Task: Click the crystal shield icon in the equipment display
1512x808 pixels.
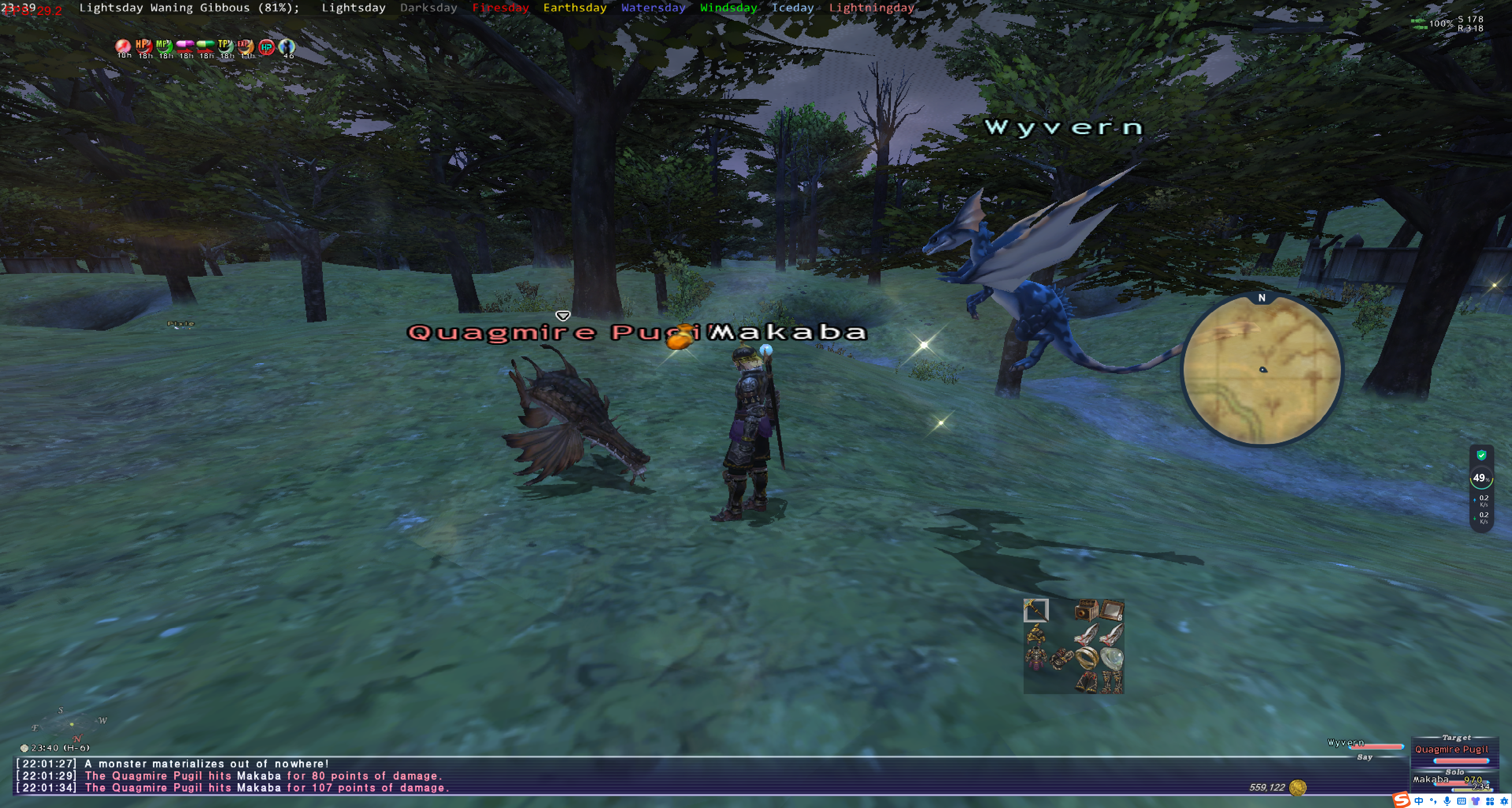Action: [1112, 658]
